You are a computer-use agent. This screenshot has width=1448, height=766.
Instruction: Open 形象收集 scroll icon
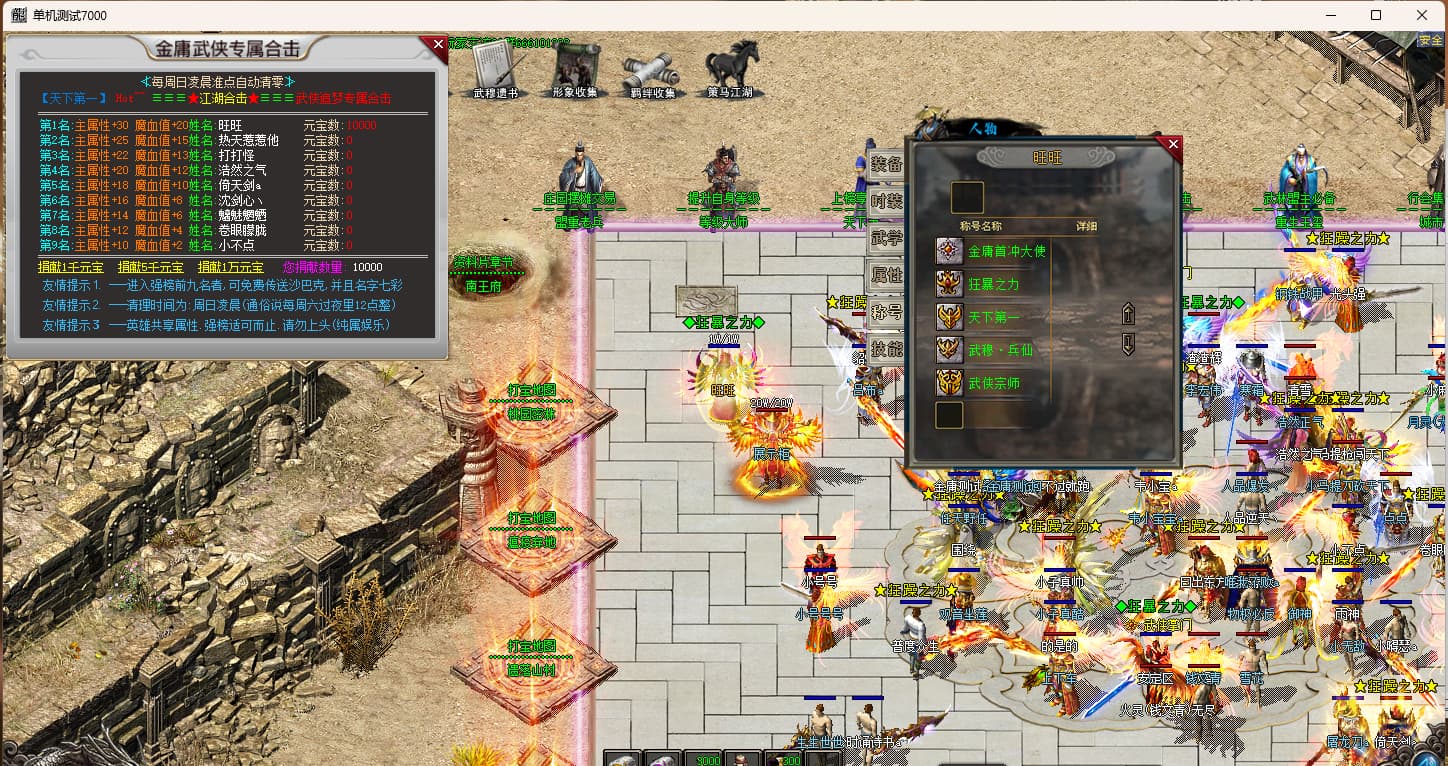point(575,70)
